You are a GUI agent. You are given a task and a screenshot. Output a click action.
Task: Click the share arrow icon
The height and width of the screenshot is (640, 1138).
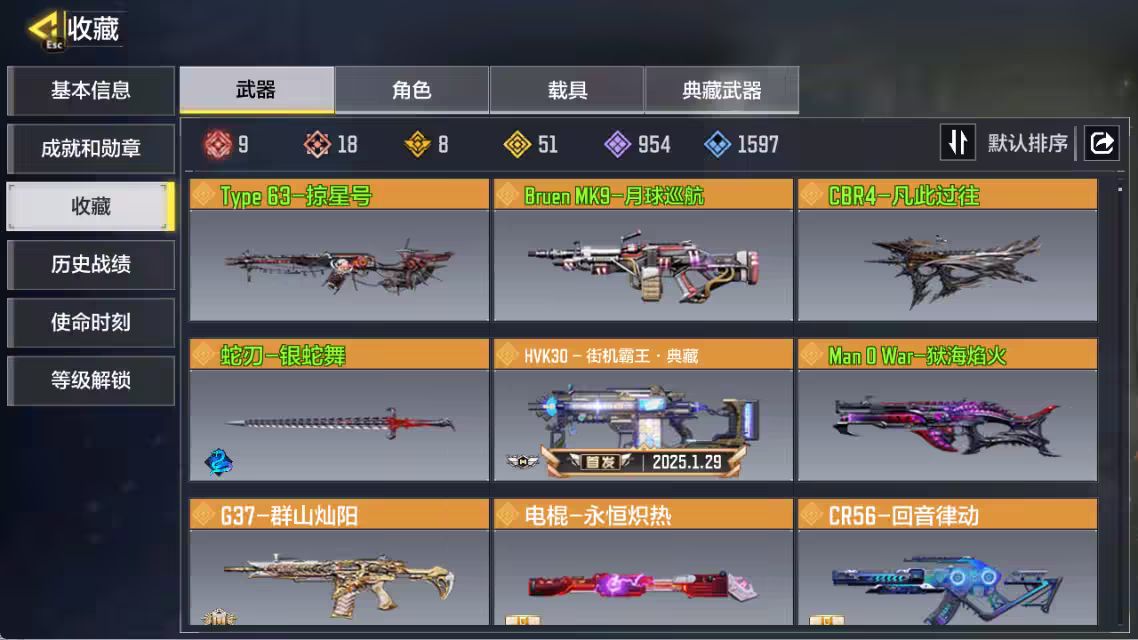[1101, 143]
